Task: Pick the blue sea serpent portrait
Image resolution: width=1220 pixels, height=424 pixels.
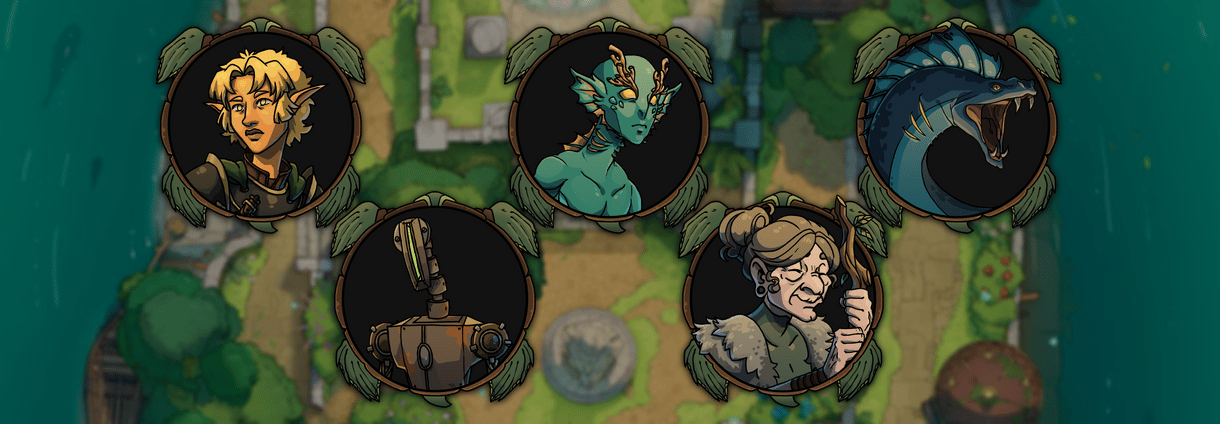Action: (x=957, y=124)
